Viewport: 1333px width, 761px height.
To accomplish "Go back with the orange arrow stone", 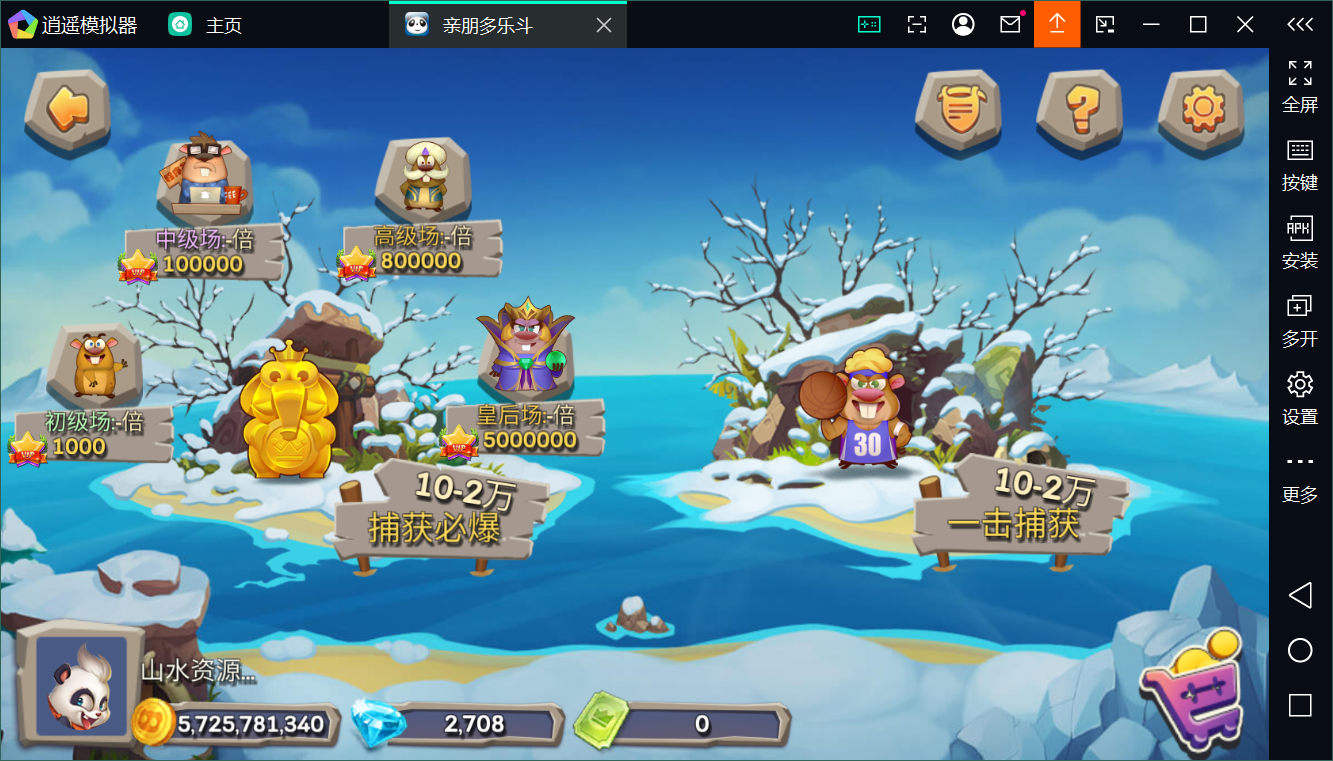I will click(67, 108).
